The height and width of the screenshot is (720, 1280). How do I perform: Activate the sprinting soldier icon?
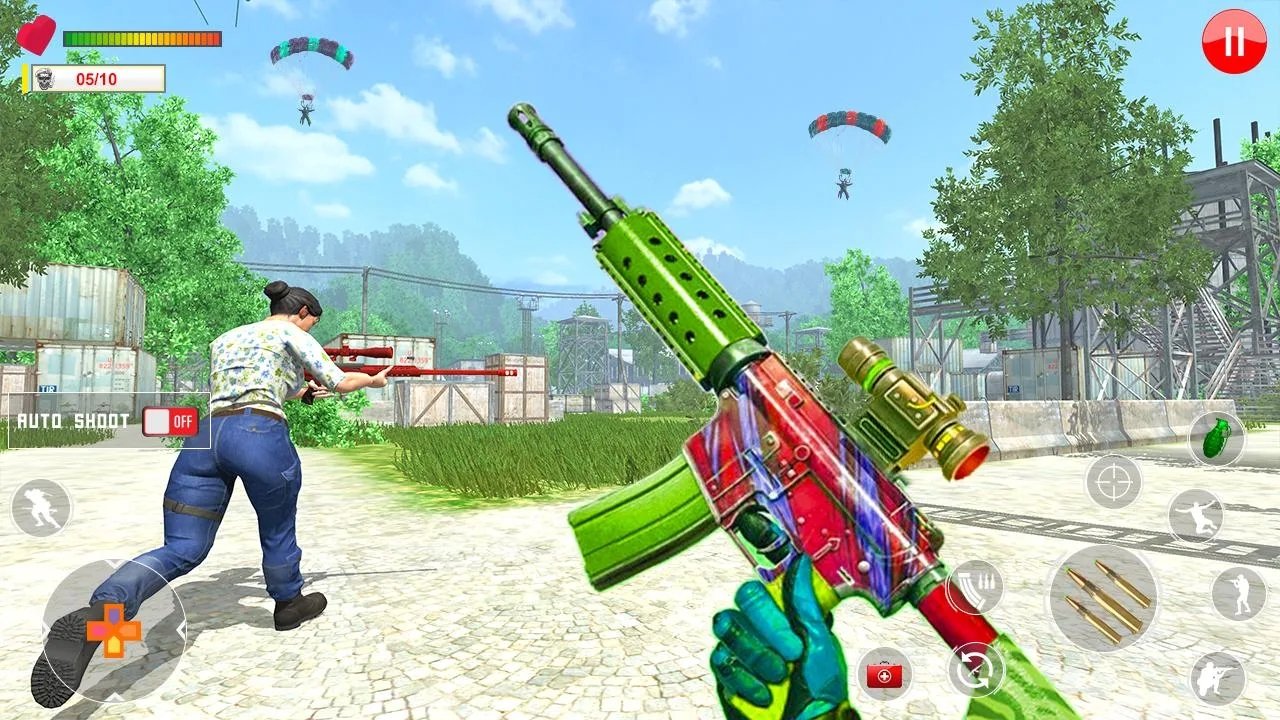(x=41, y=508)
